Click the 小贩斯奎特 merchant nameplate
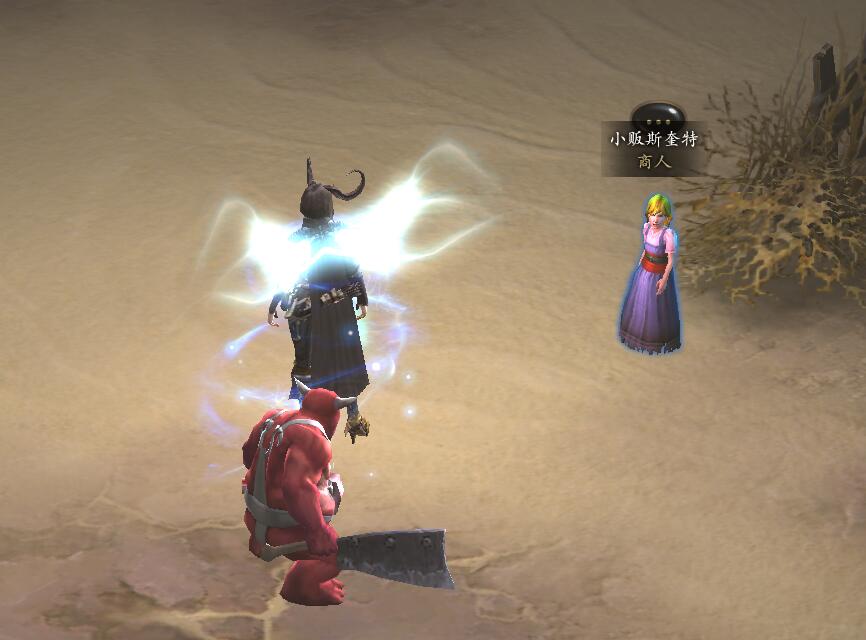 point(652,149)
